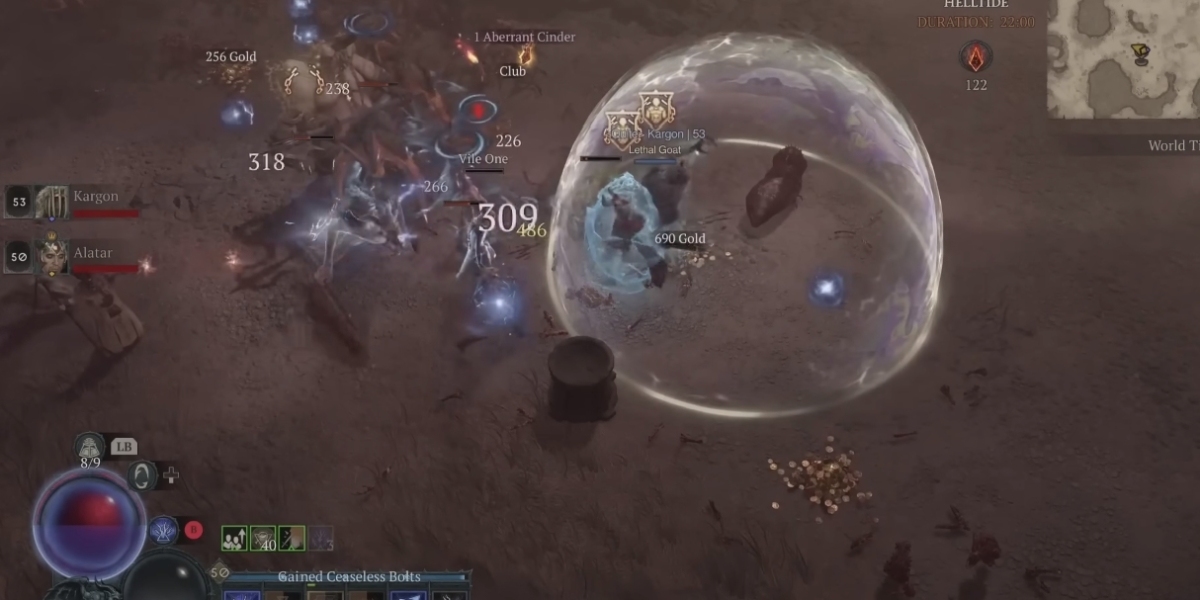Inspect the green-bordered weapon strike buff icon
The width and height of the screenshot is (1200, 600).
292,539
